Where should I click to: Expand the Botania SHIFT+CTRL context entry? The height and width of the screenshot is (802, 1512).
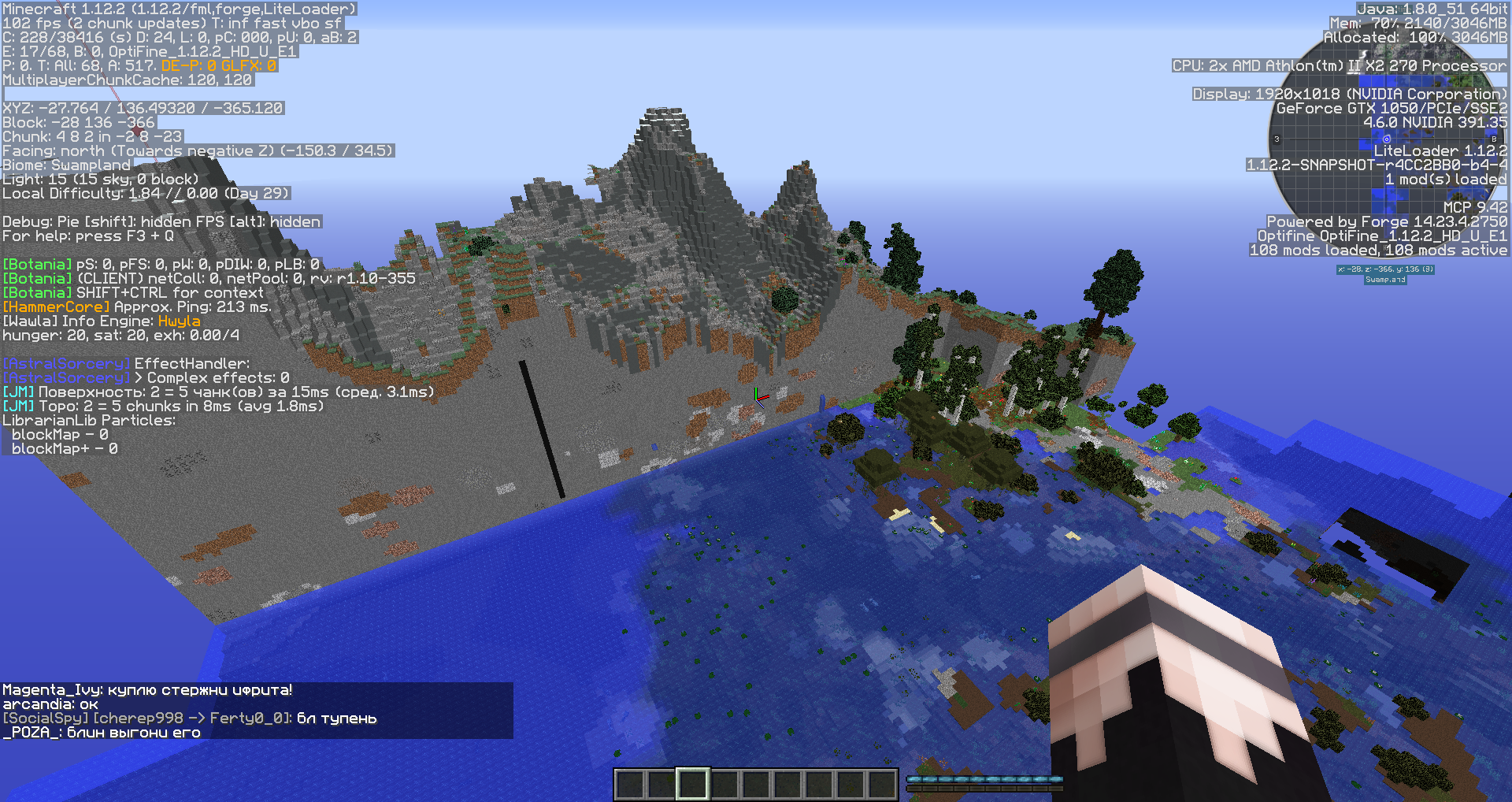pos(132,292)
